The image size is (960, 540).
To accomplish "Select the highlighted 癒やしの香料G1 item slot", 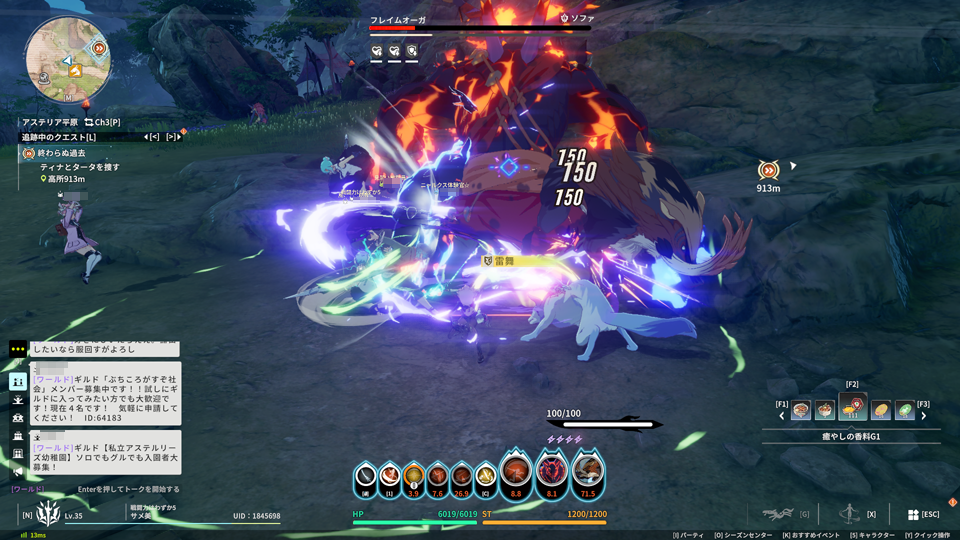I will pos(853,408).
